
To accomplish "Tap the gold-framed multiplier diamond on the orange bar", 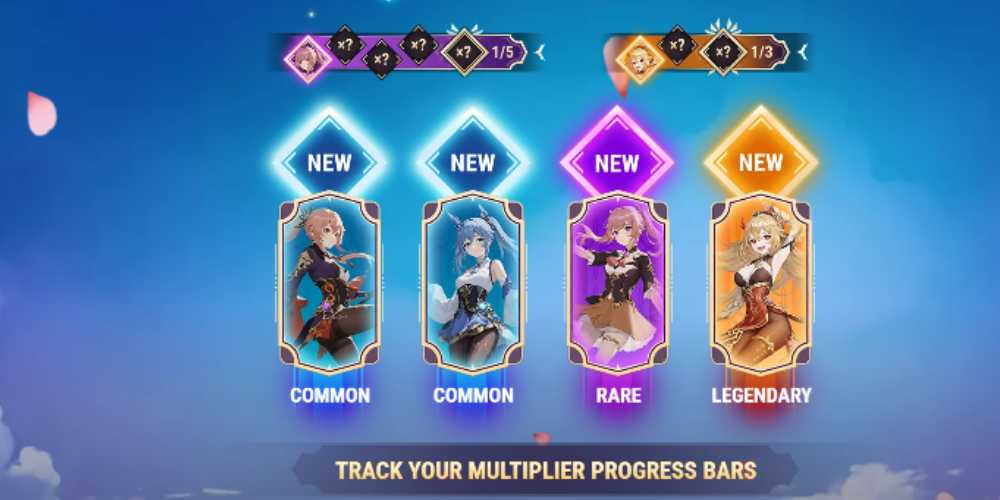I will pos(723,52).
